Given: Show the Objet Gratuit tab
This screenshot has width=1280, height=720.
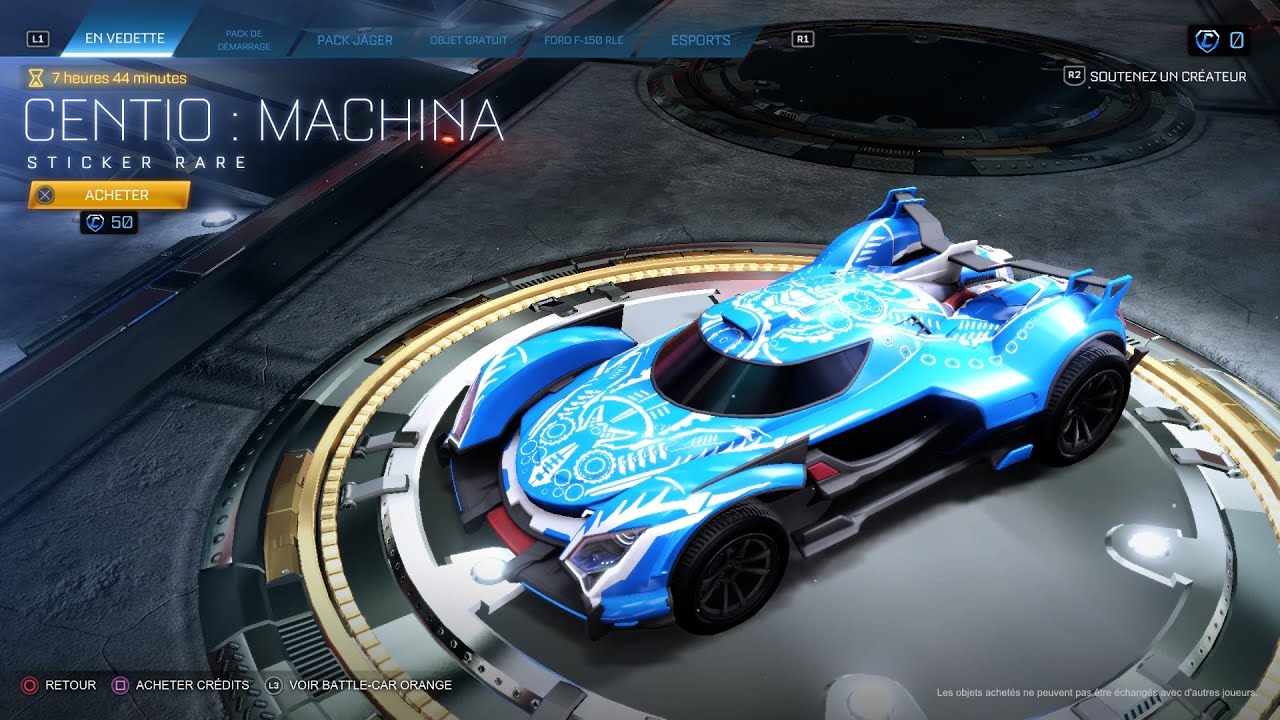Looking at the screenshot, I should tap(469, 40).
